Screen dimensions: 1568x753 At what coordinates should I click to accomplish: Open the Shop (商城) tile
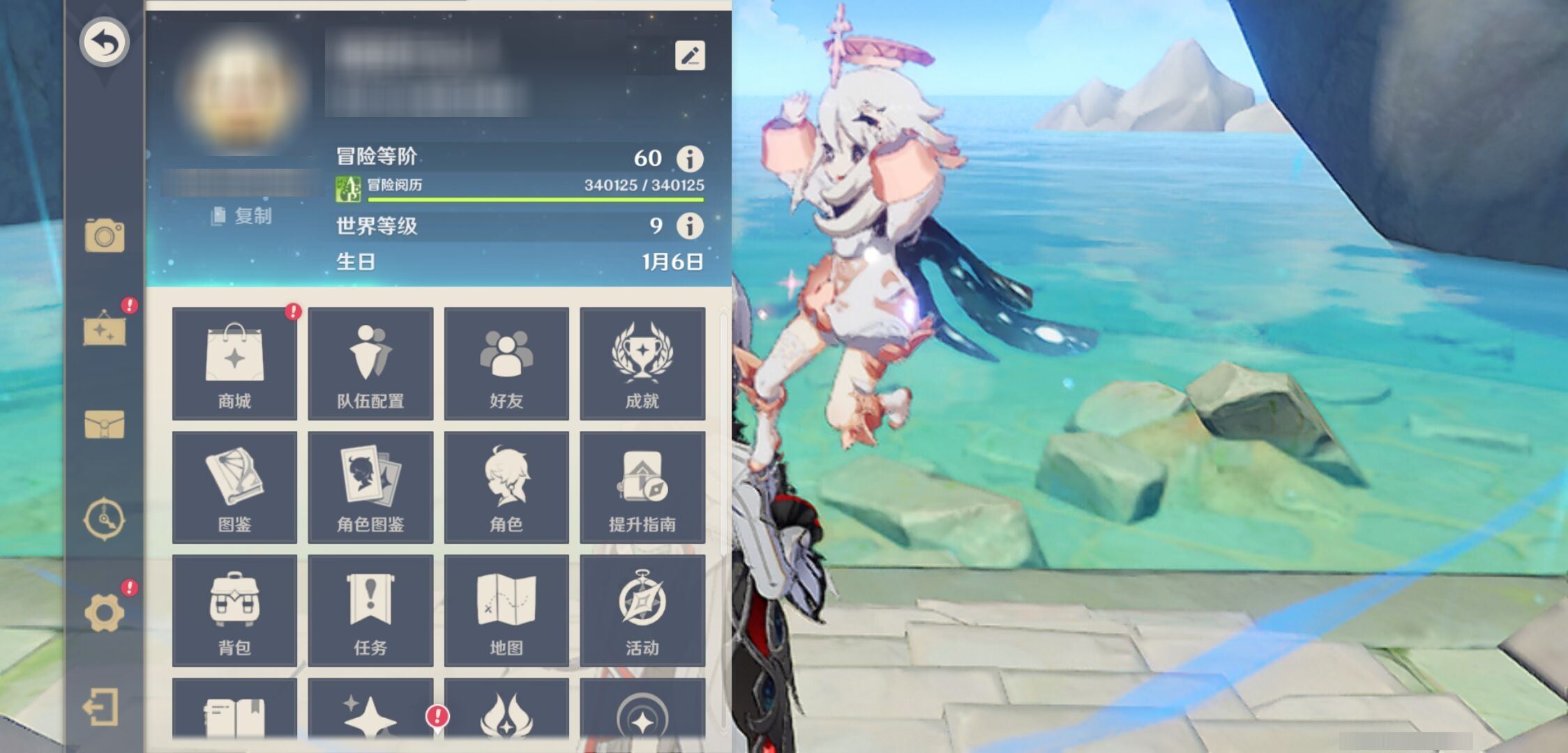234,363
